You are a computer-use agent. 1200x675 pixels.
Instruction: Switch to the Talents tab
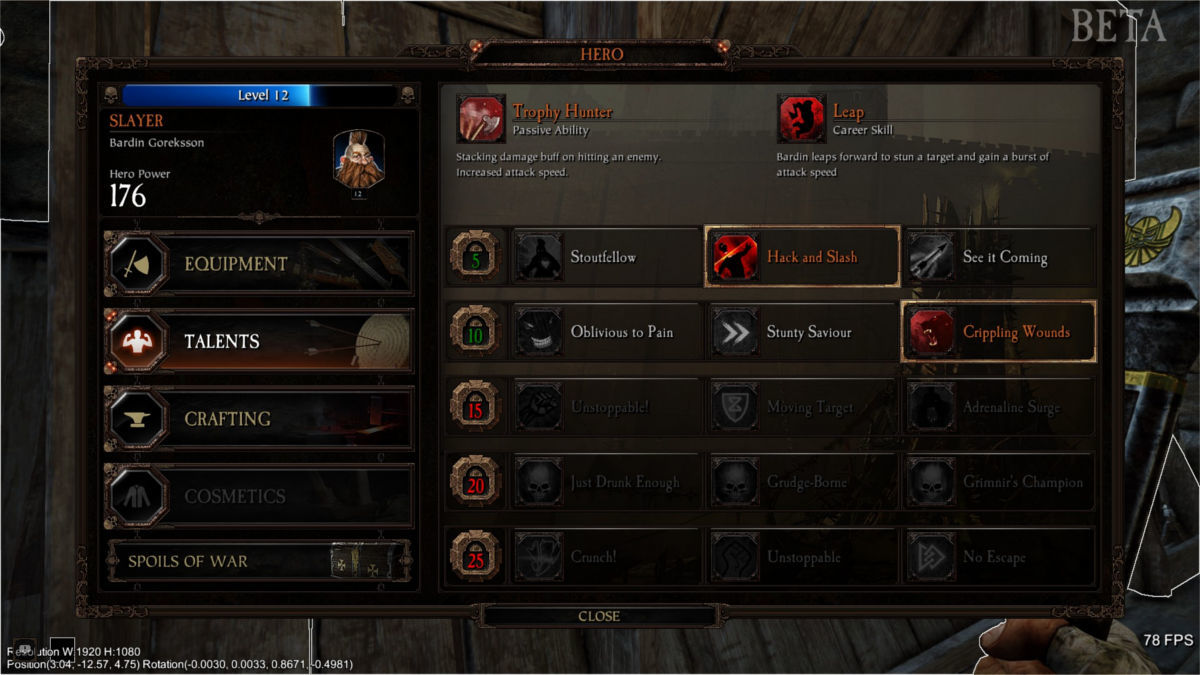258,341
